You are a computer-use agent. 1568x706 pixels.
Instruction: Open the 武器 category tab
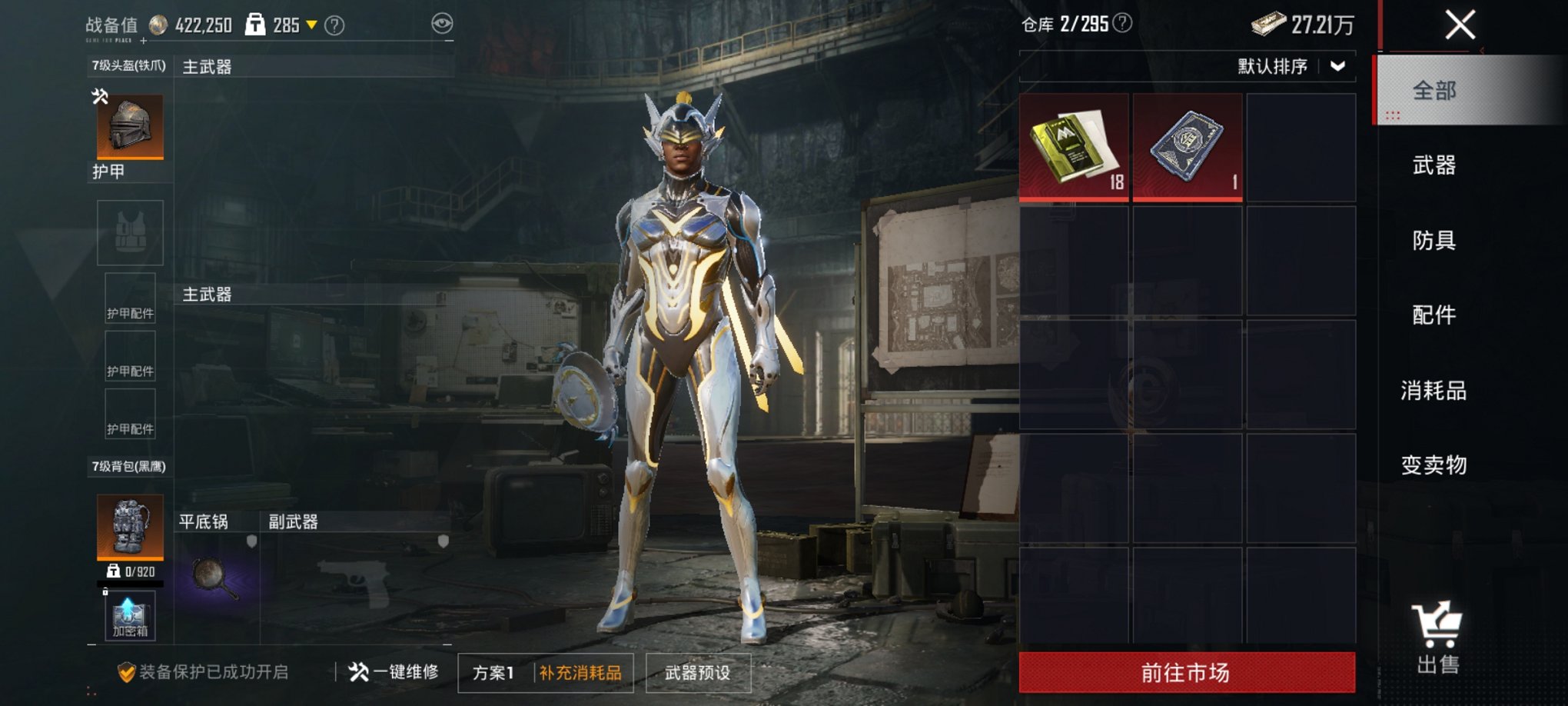(1433, 165)
